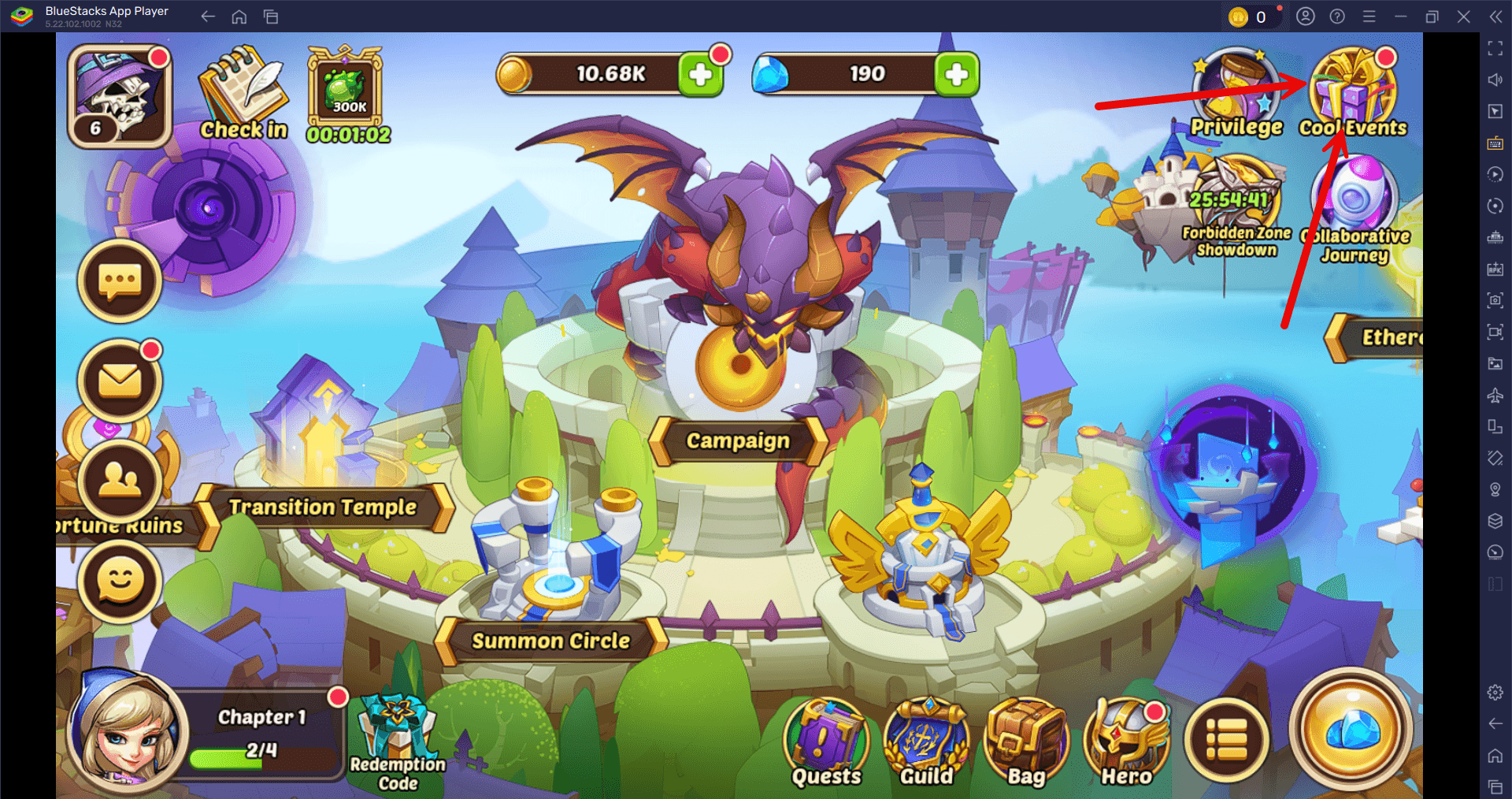Enter the Campaign

736,440
